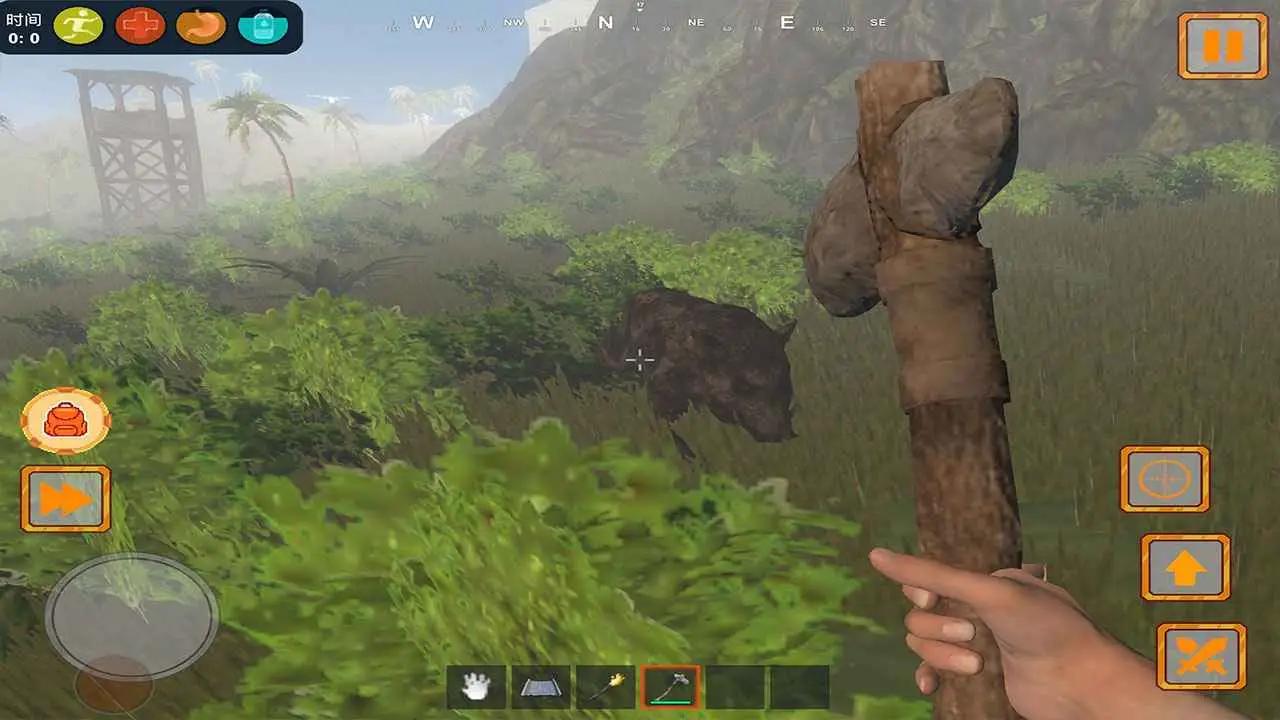
Task: Toggle aim mode with the crosshair button
Action: coord(1166,480)
